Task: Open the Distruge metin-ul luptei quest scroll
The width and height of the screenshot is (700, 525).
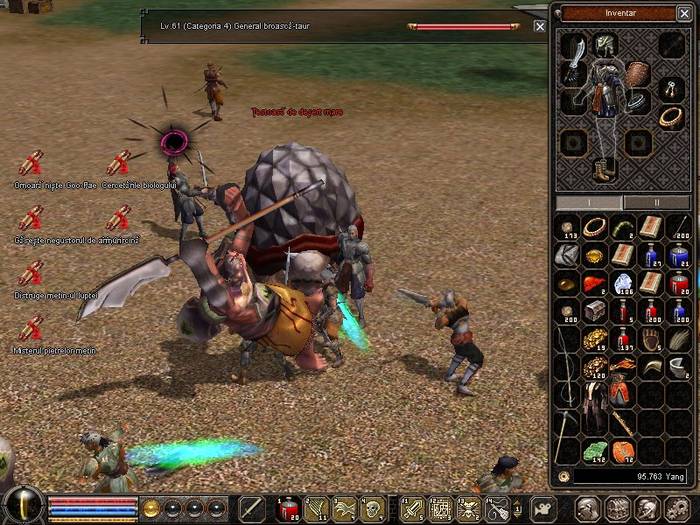Action: 31,273
